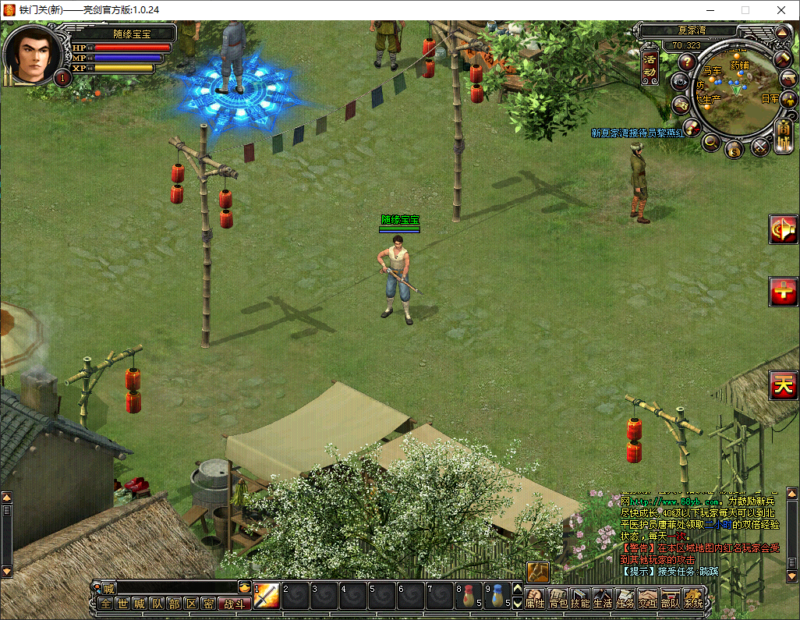Click the question mark help icon

point(686,62)
